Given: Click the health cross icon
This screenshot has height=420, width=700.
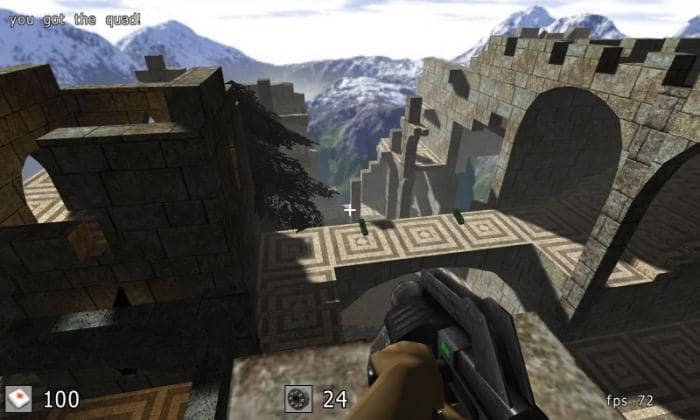Looking at the screenshot, I should pos(19,399).
